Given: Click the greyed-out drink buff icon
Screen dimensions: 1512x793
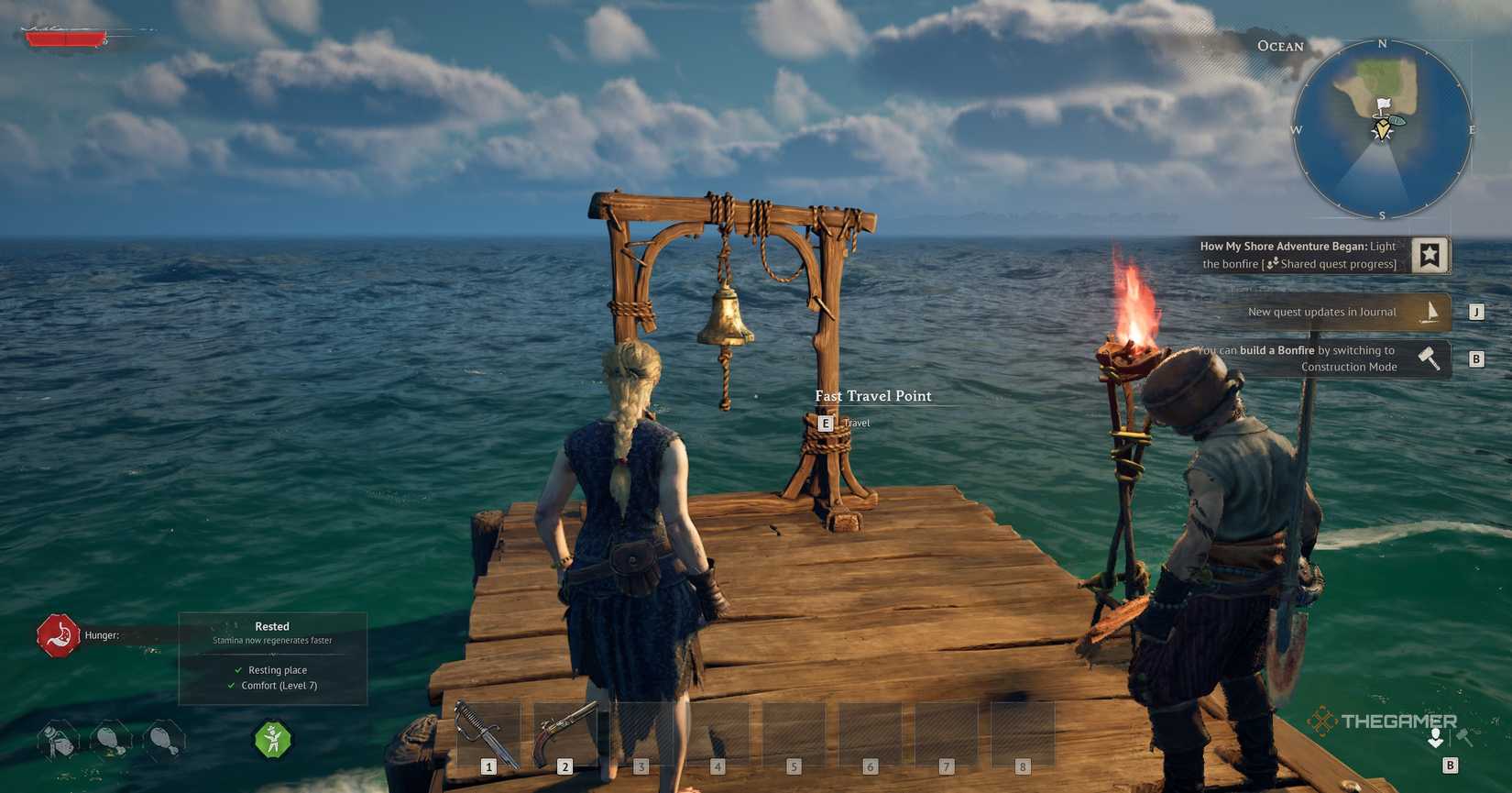Looking at the screenshot, I should pyautogui.click(x=58, y=741).
